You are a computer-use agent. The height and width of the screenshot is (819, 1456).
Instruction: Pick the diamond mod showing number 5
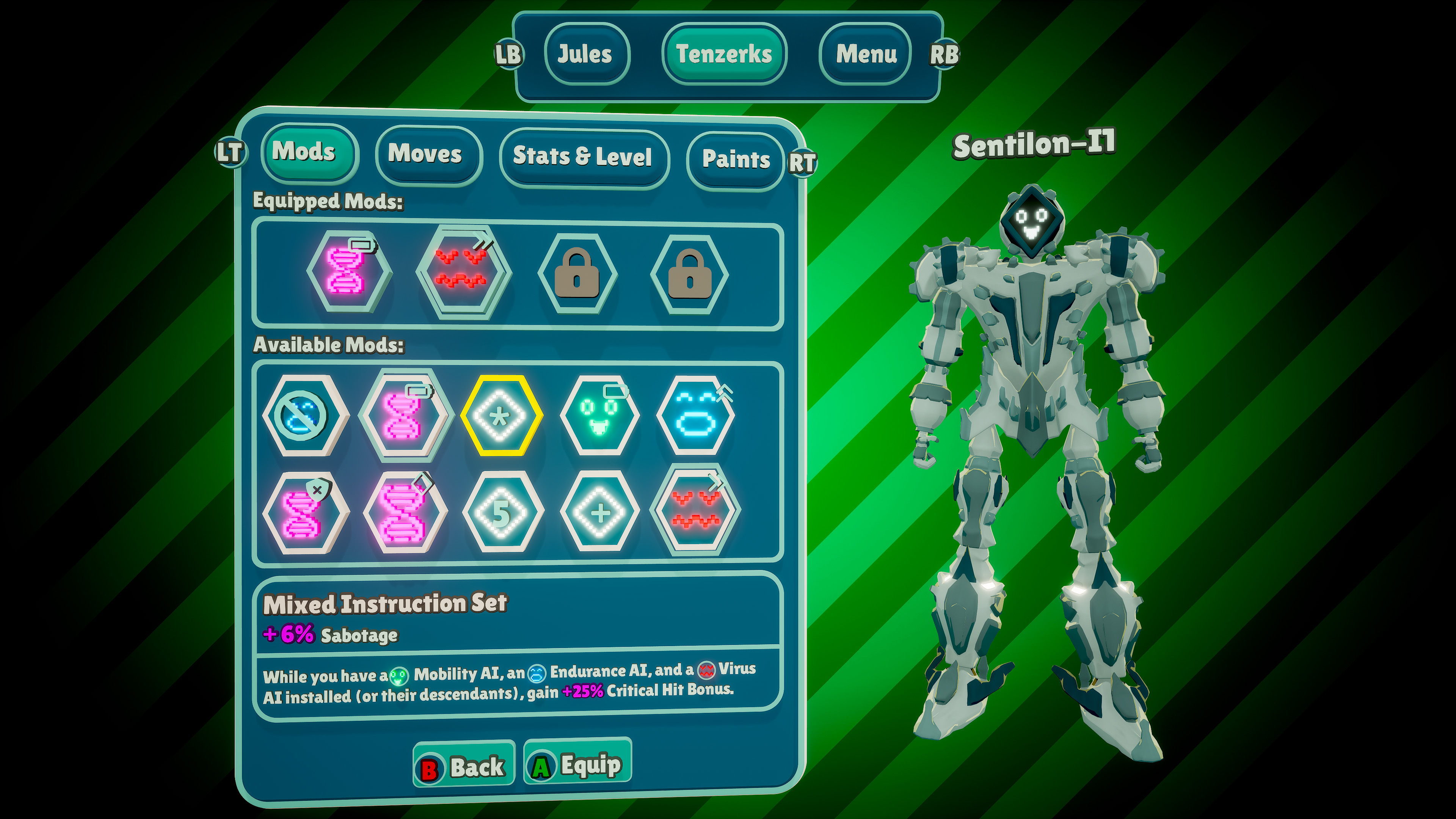(x=501, y=512)
